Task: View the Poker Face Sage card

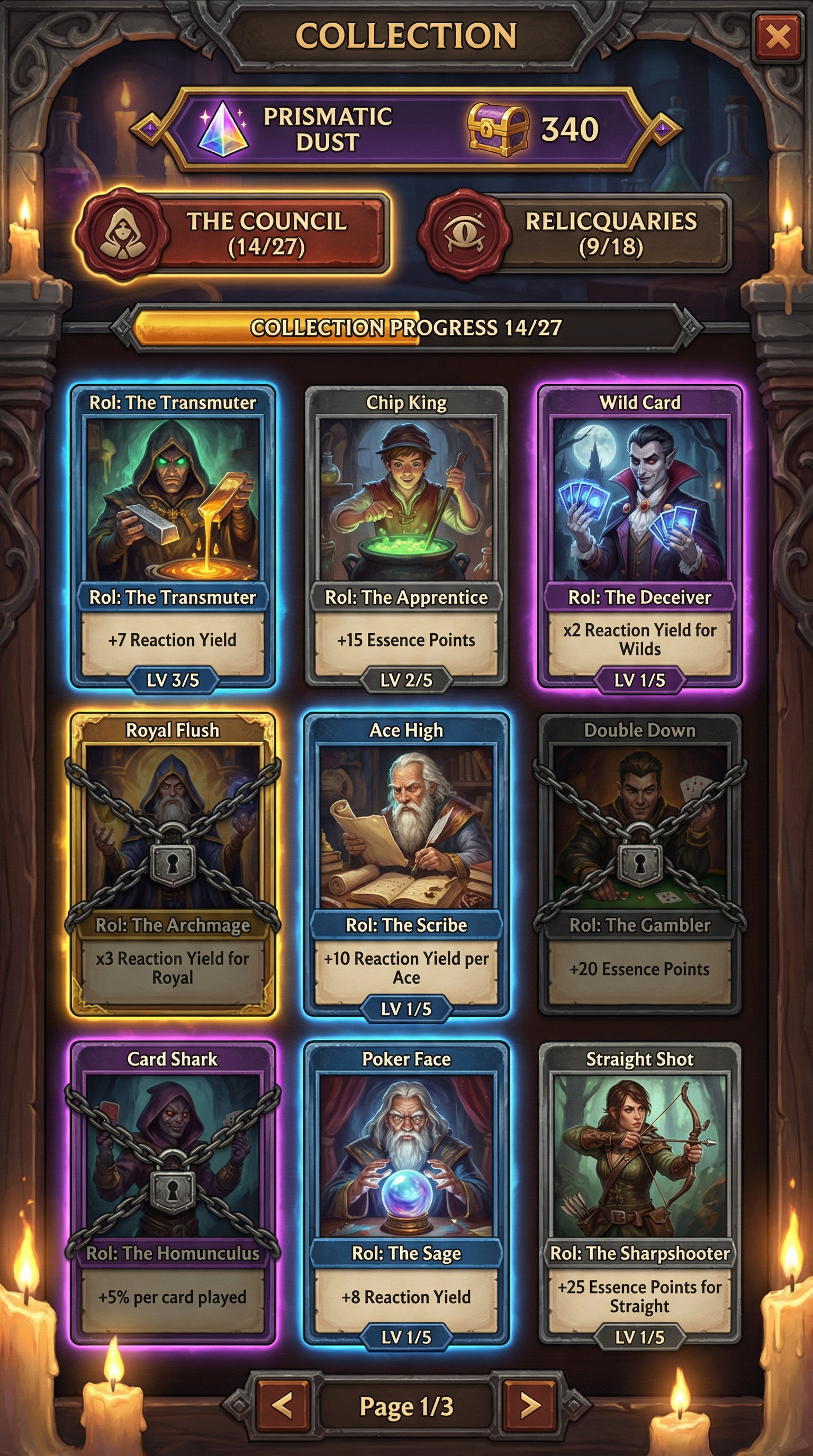Action: pyautogui.click(x=406, y=1191)
